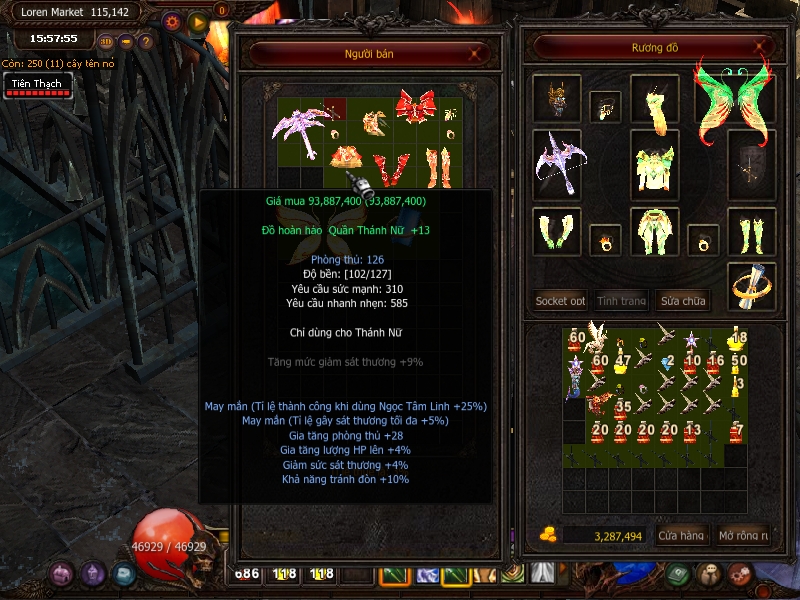Click the yellow play arrow button

point(196,21)
